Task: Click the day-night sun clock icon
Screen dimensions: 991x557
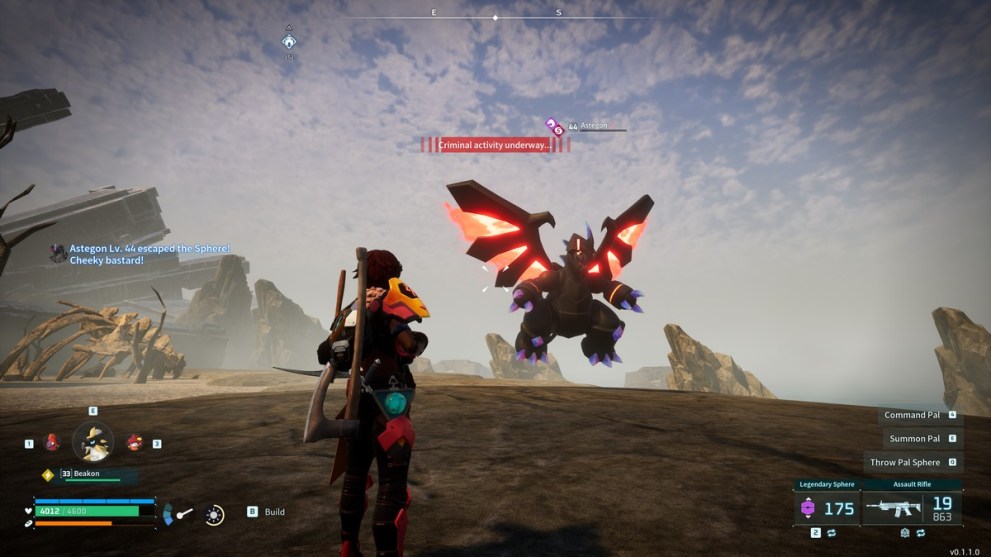Action: 215,514
